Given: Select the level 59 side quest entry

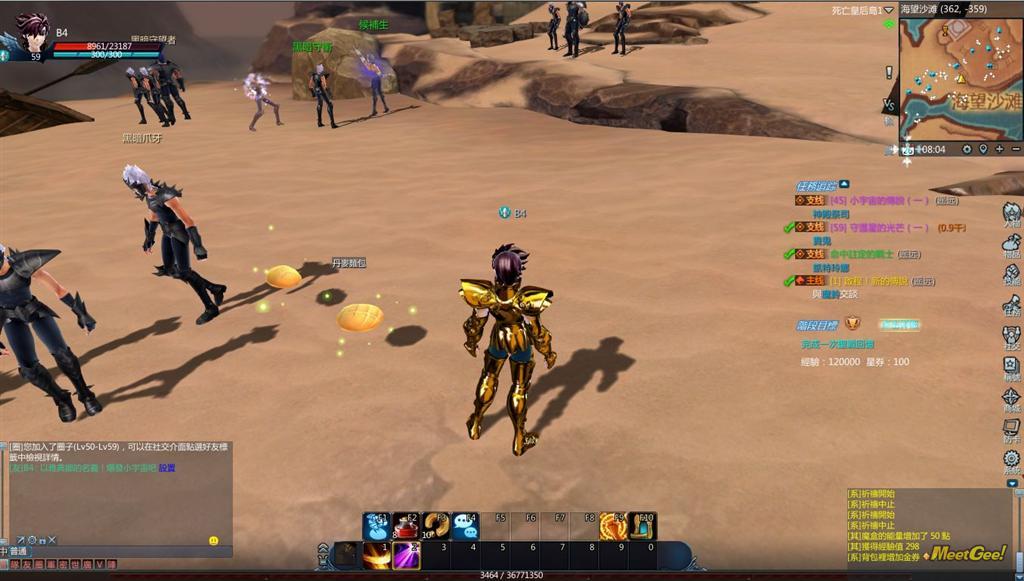Looking at the screenshot, I should 870,227.
